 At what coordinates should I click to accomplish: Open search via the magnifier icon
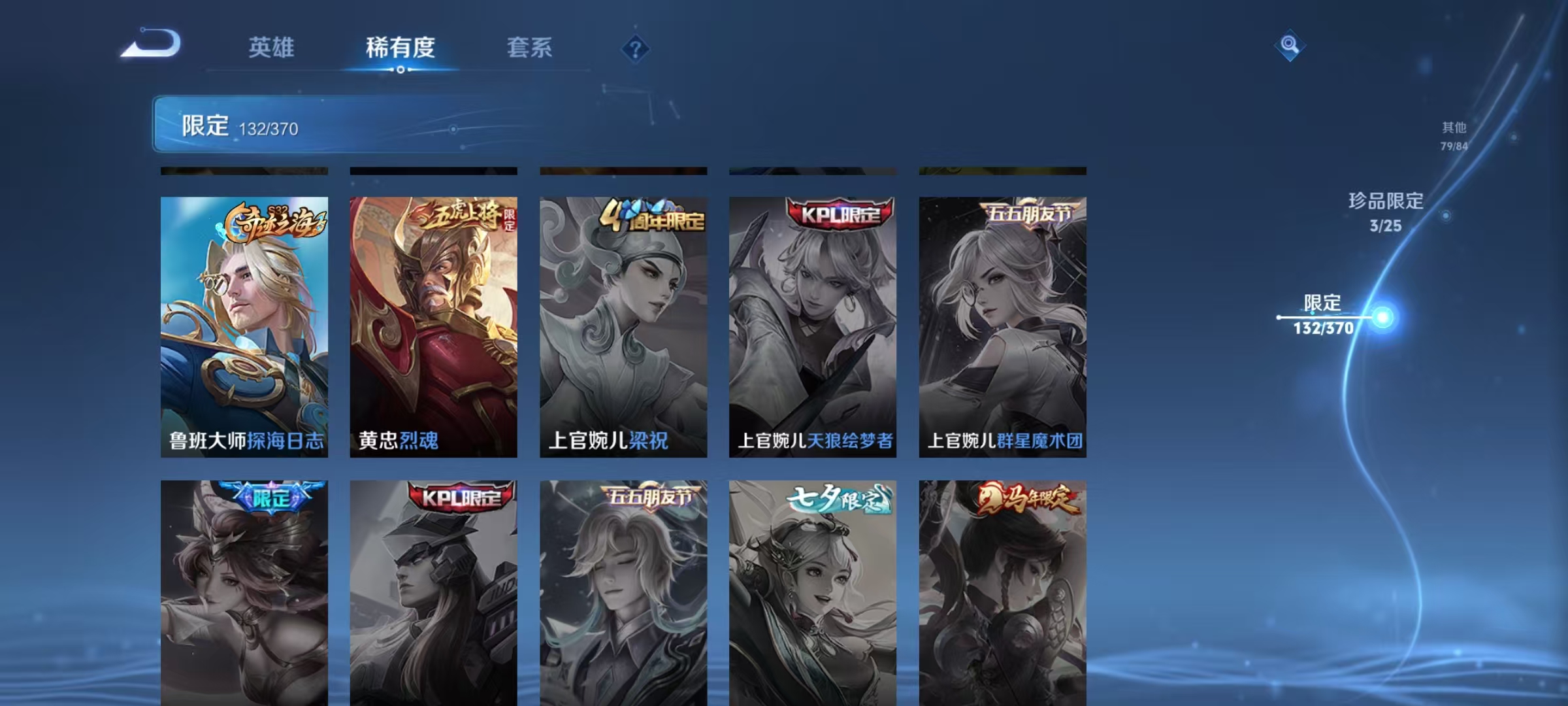pyautogui.click(x=1288, y=44)
